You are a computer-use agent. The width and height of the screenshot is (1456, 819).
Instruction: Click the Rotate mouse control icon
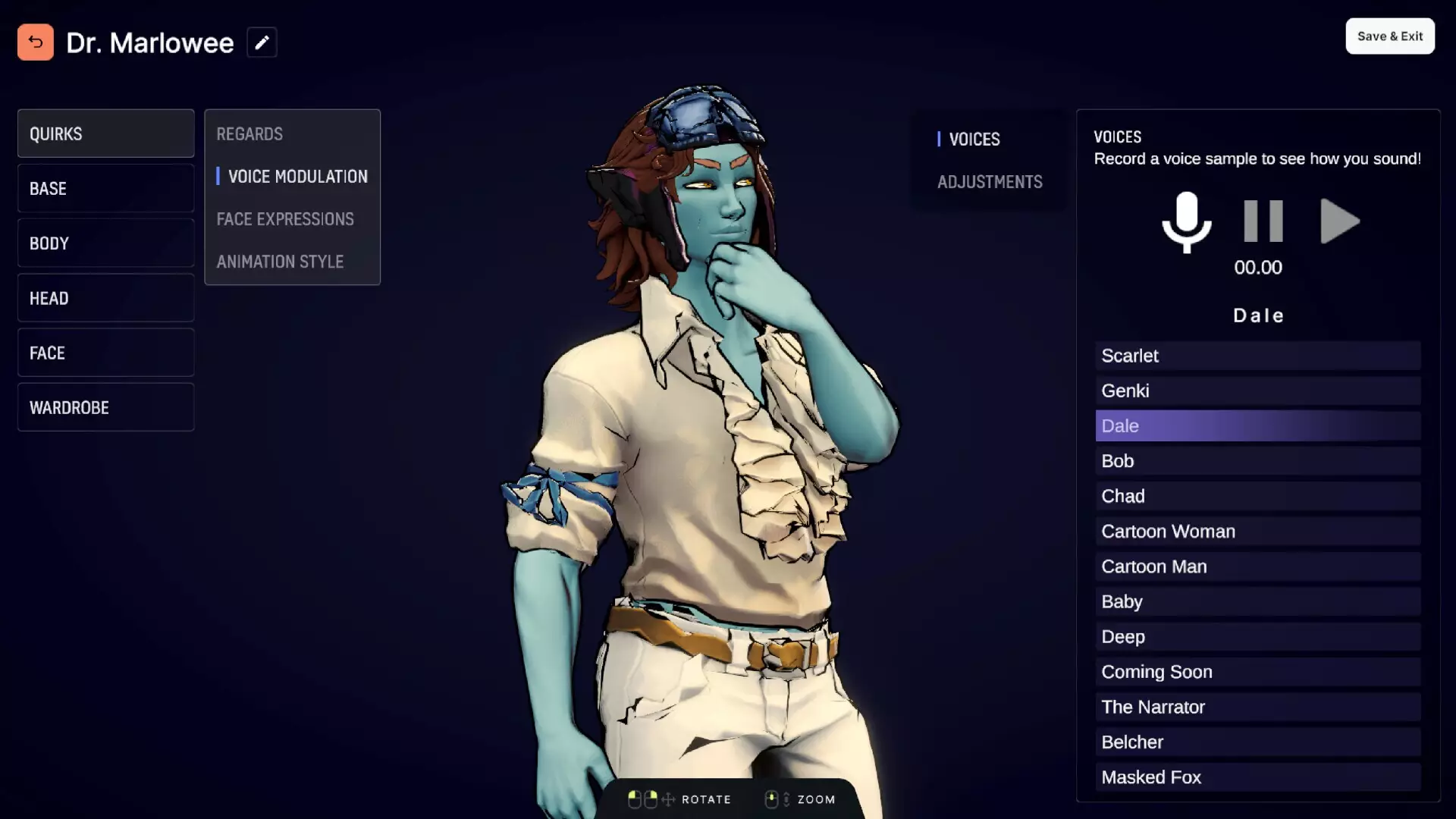pos(642,799)
